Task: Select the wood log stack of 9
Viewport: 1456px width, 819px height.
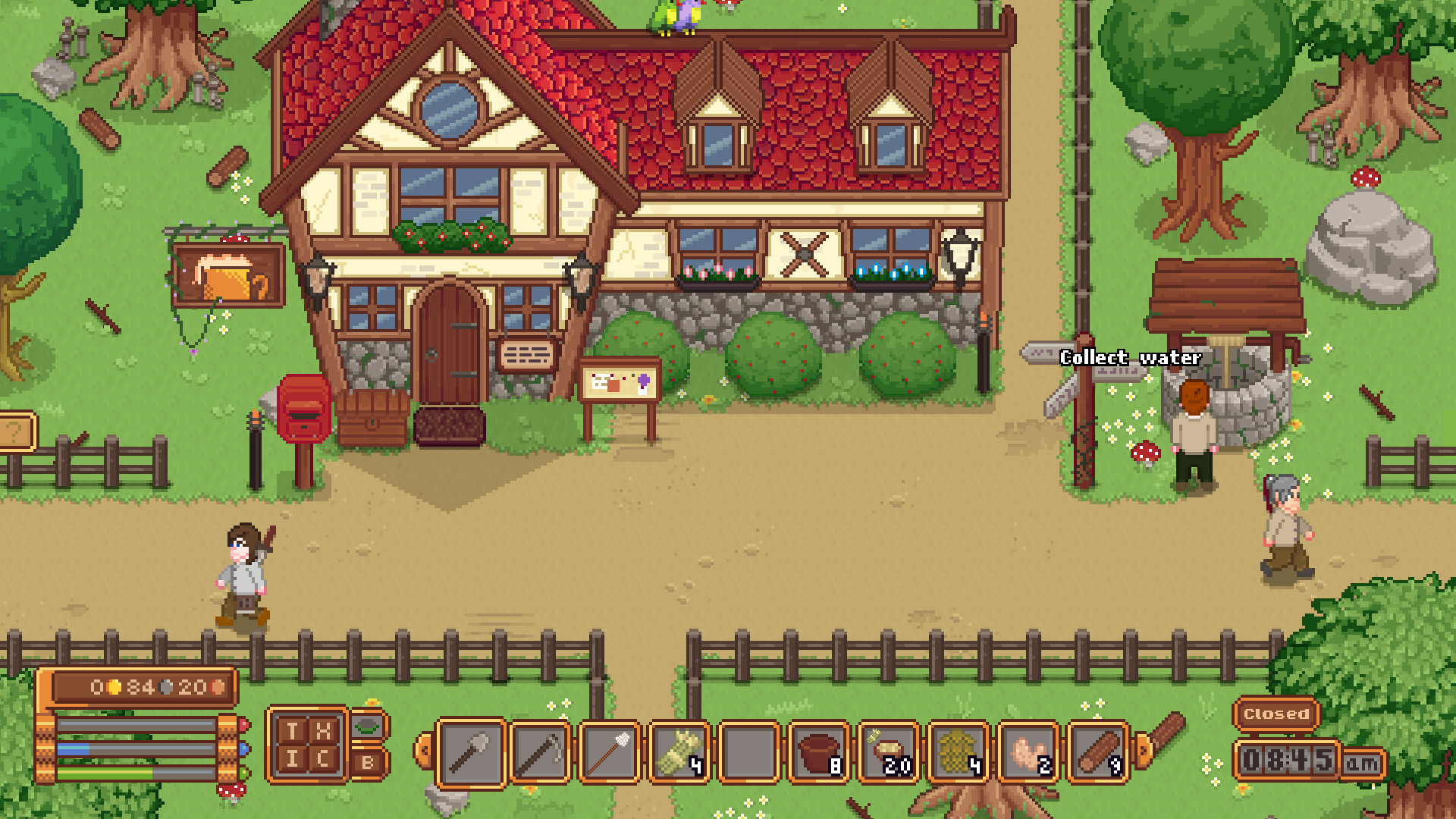Action: click(1098, 753)
